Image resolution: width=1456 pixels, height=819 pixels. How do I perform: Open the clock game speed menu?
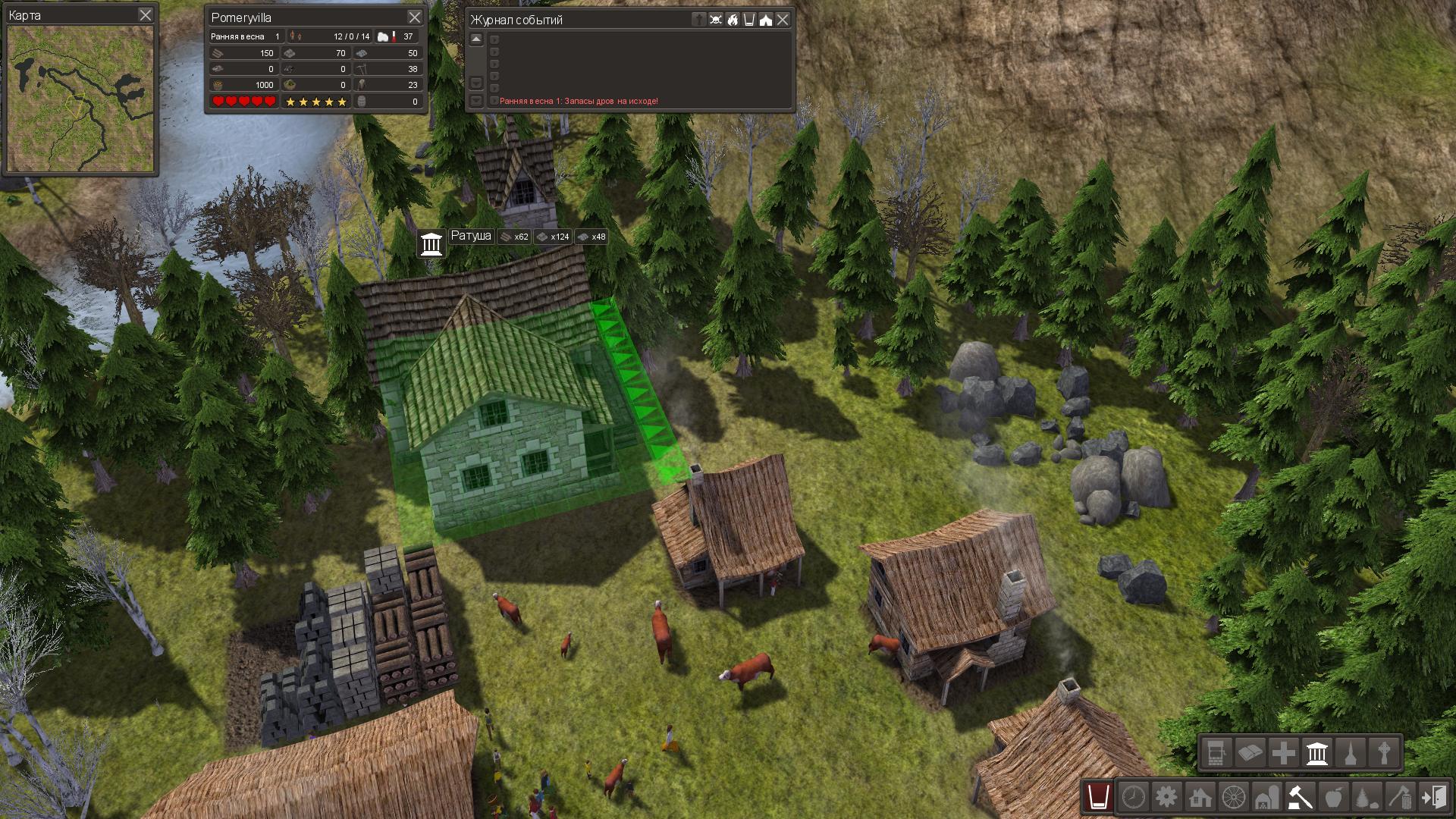point(1133,797)
